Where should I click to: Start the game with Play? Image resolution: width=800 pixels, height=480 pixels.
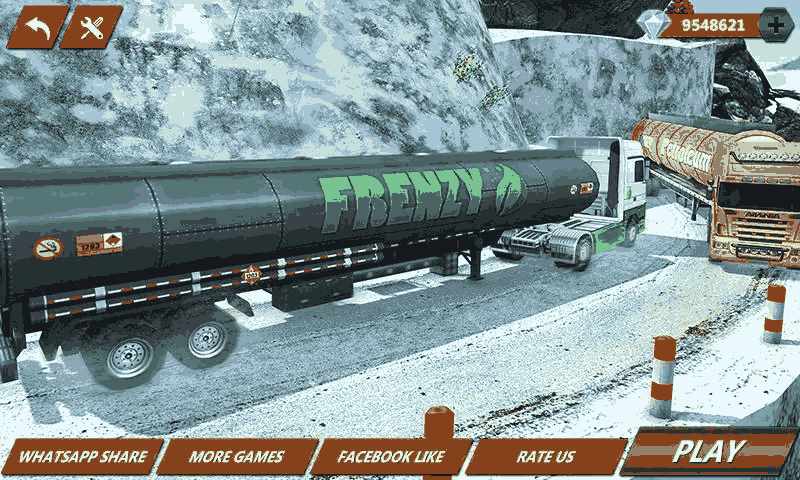coord(709,452)
